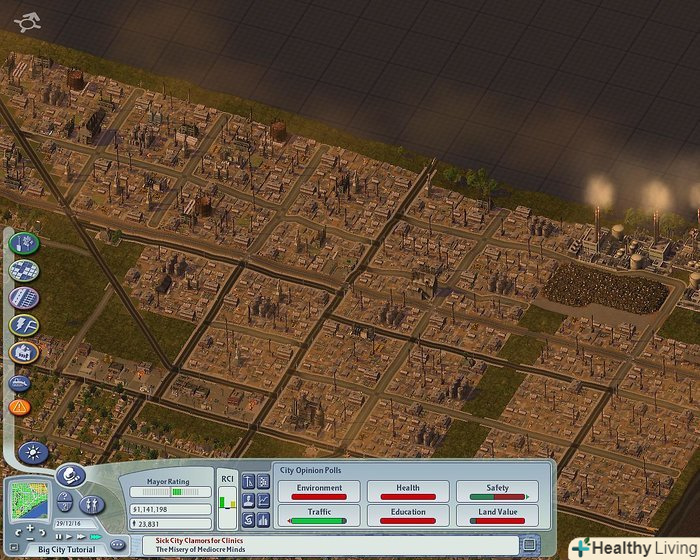Image resolution: width=700 pixels, height=560 pixels.
Task: Open the Emergency tools warning triangle
Action: click(x=20, y=407)
